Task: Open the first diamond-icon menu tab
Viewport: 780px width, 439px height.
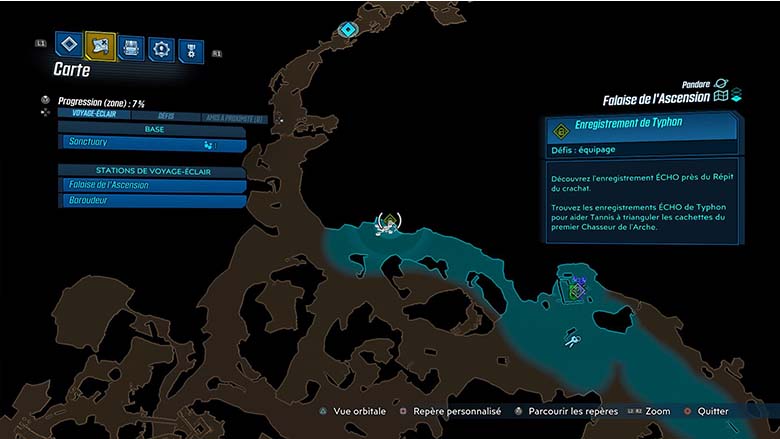Action: point(68,44)
